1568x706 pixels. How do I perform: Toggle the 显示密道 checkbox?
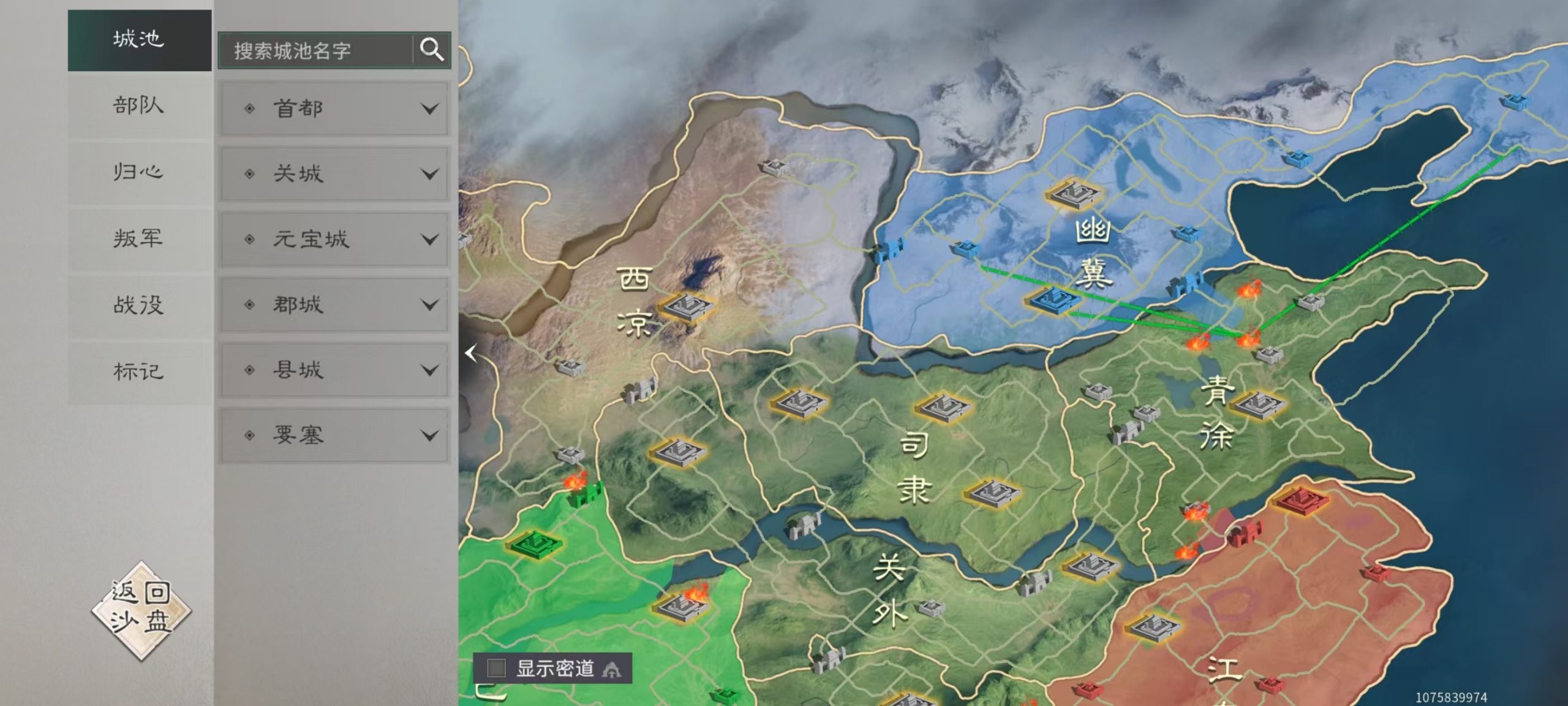[x=496, y=667]
